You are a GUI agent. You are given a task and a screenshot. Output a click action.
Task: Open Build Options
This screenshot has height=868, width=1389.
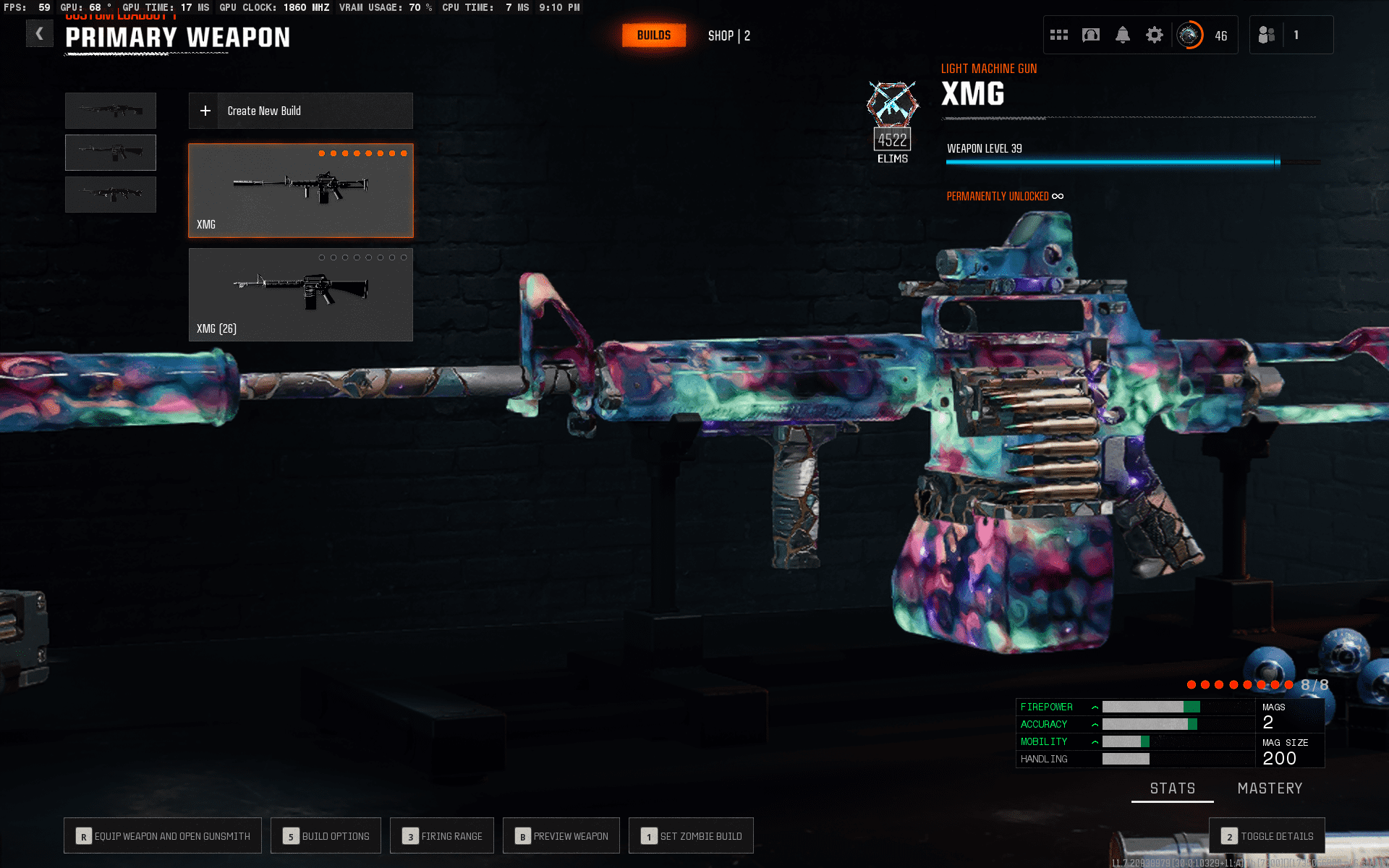pos(326,836)
